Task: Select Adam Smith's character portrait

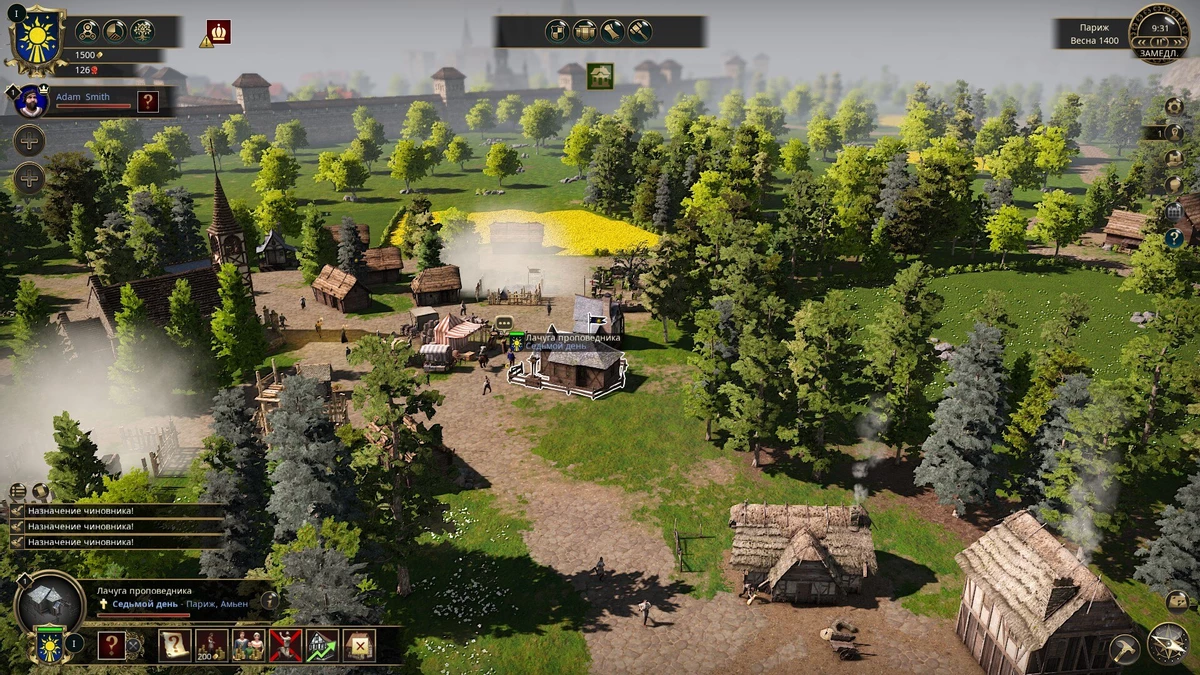Action: pos(31,100)
